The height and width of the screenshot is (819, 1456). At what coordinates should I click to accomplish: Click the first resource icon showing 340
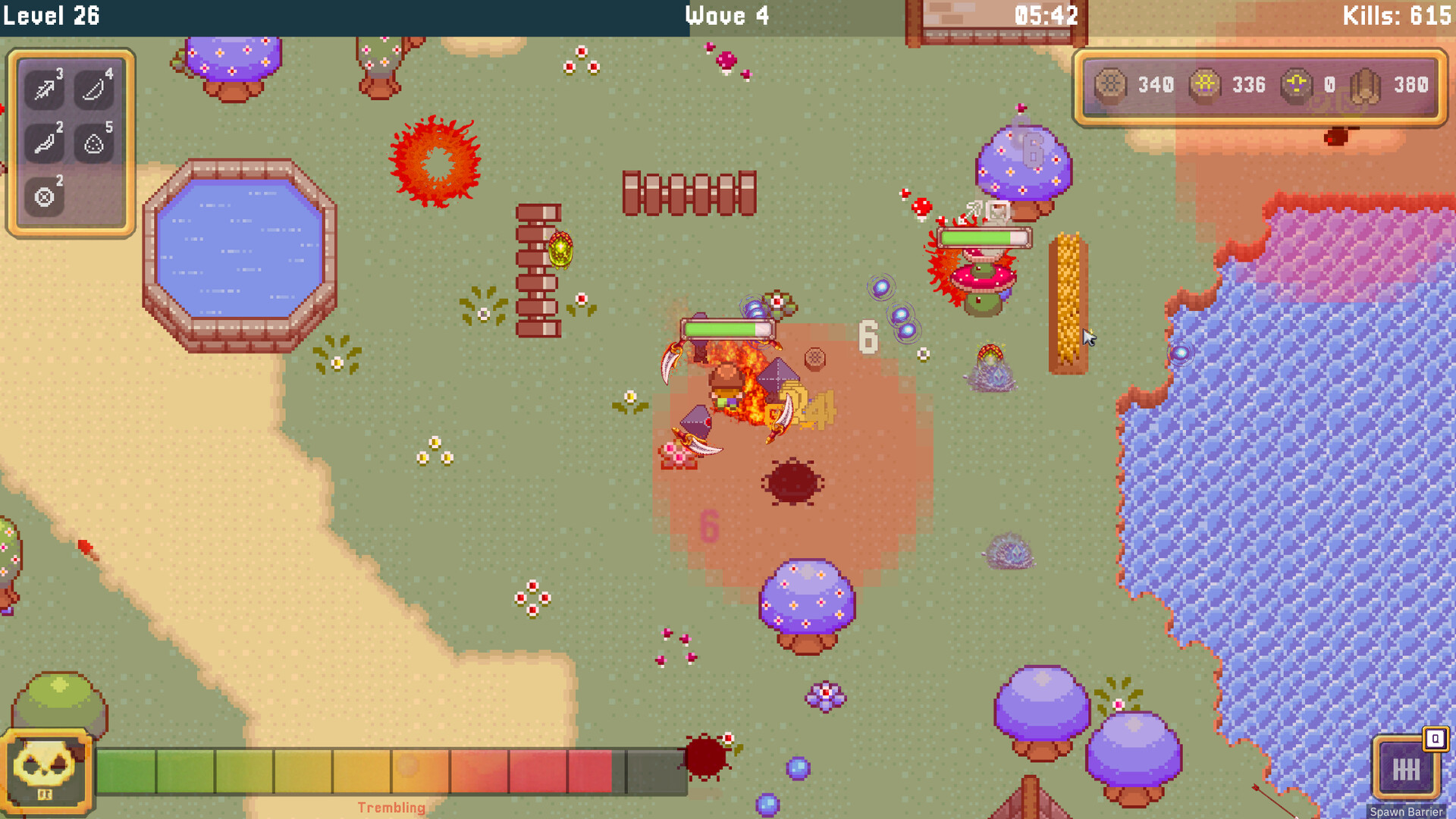coord(1109,85)
